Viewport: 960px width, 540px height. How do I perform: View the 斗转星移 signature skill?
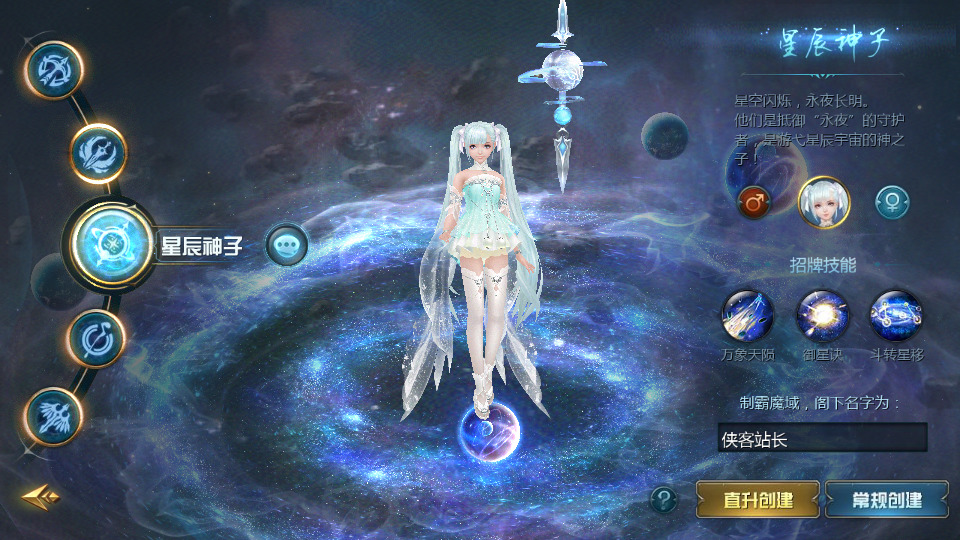click(896, 316)
